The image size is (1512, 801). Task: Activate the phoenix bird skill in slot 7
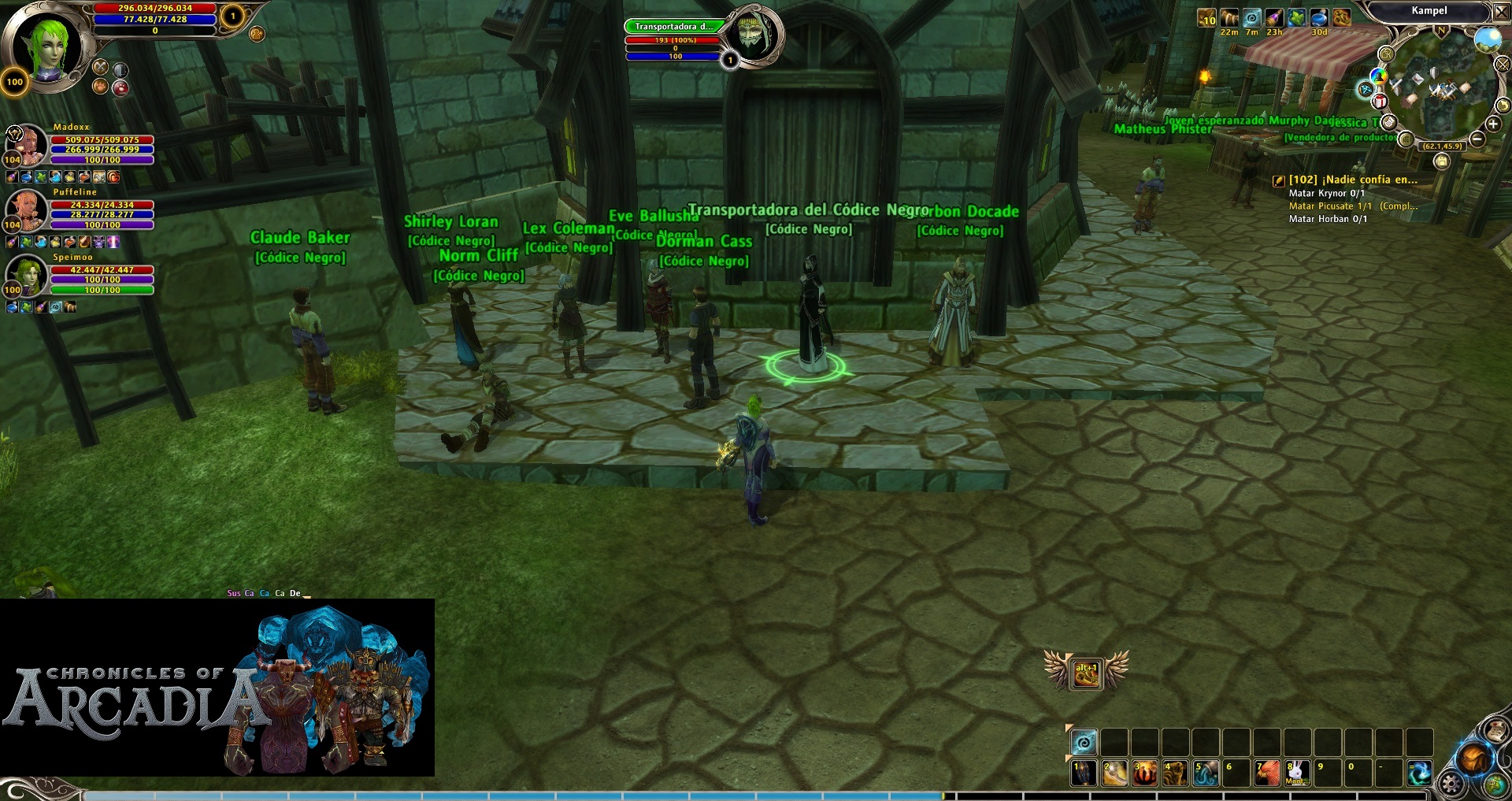[x=1267, y=773]
